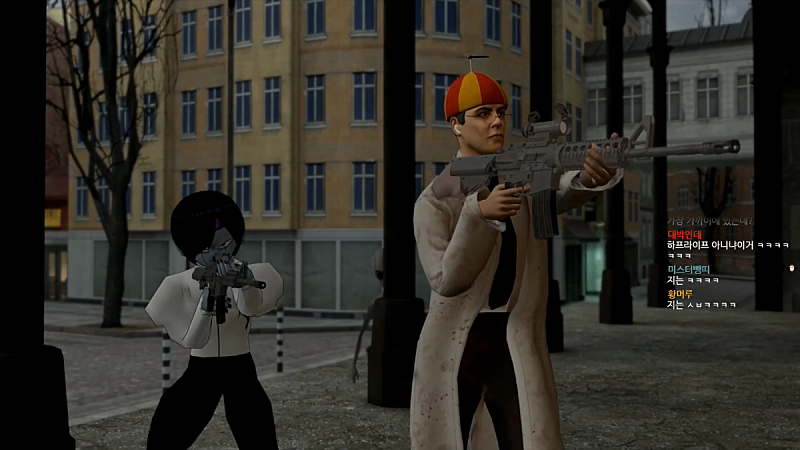
Task: Open the profile of chatter 황머루
Action: (682, 293)
